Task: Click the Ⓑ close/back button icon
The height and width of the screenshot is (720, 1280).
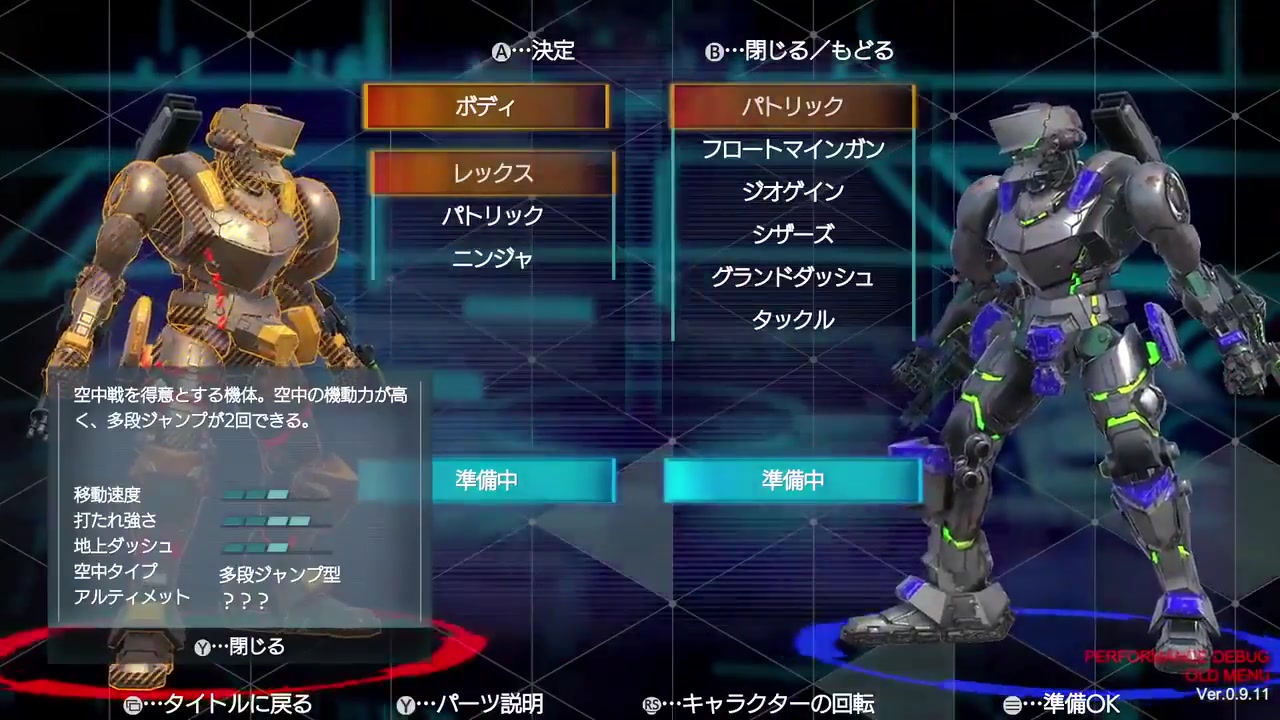Action: pyautogui.click(x=714, y=52)
